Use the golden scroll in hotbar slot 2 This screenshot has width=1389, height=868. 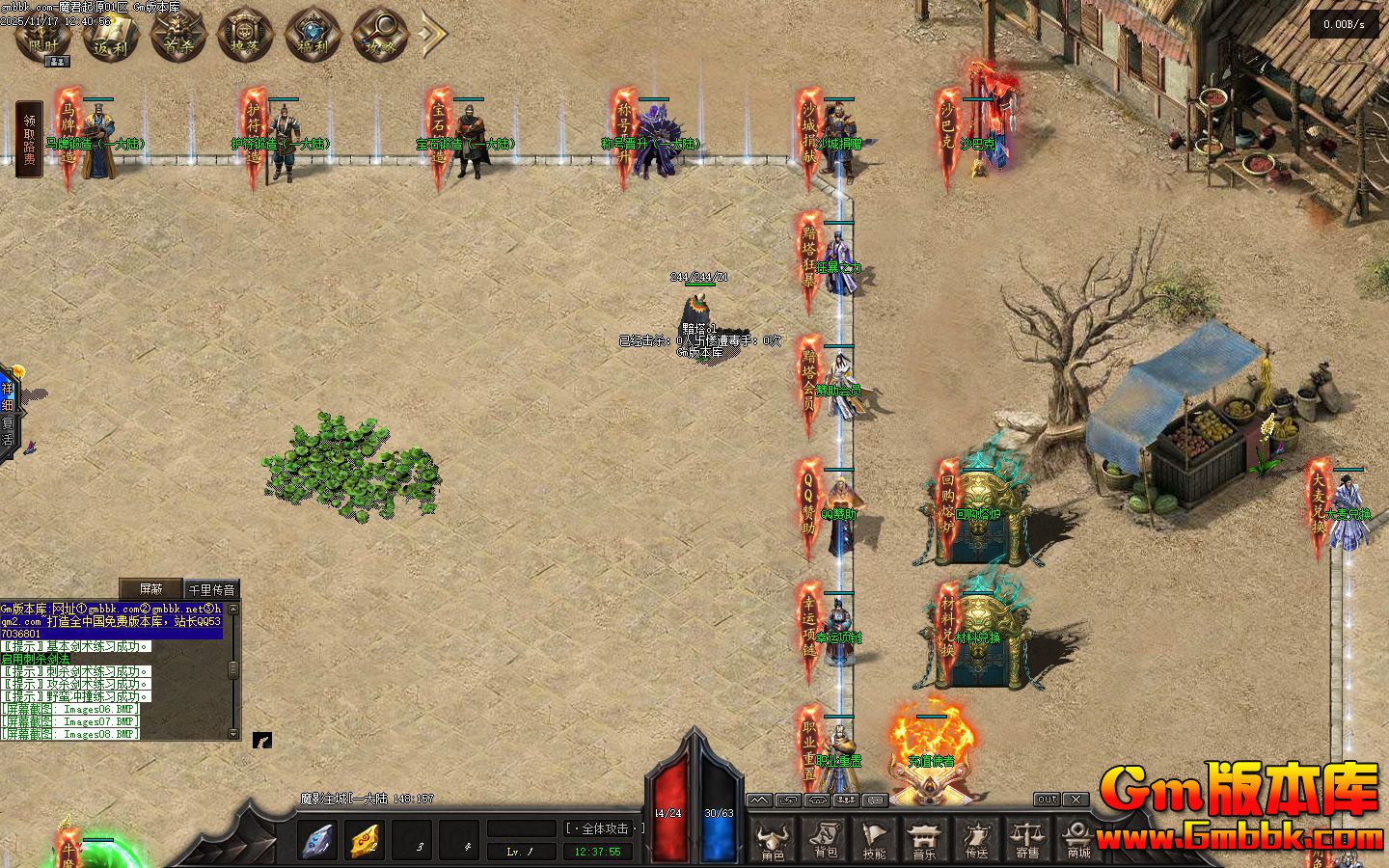(365, 839)
